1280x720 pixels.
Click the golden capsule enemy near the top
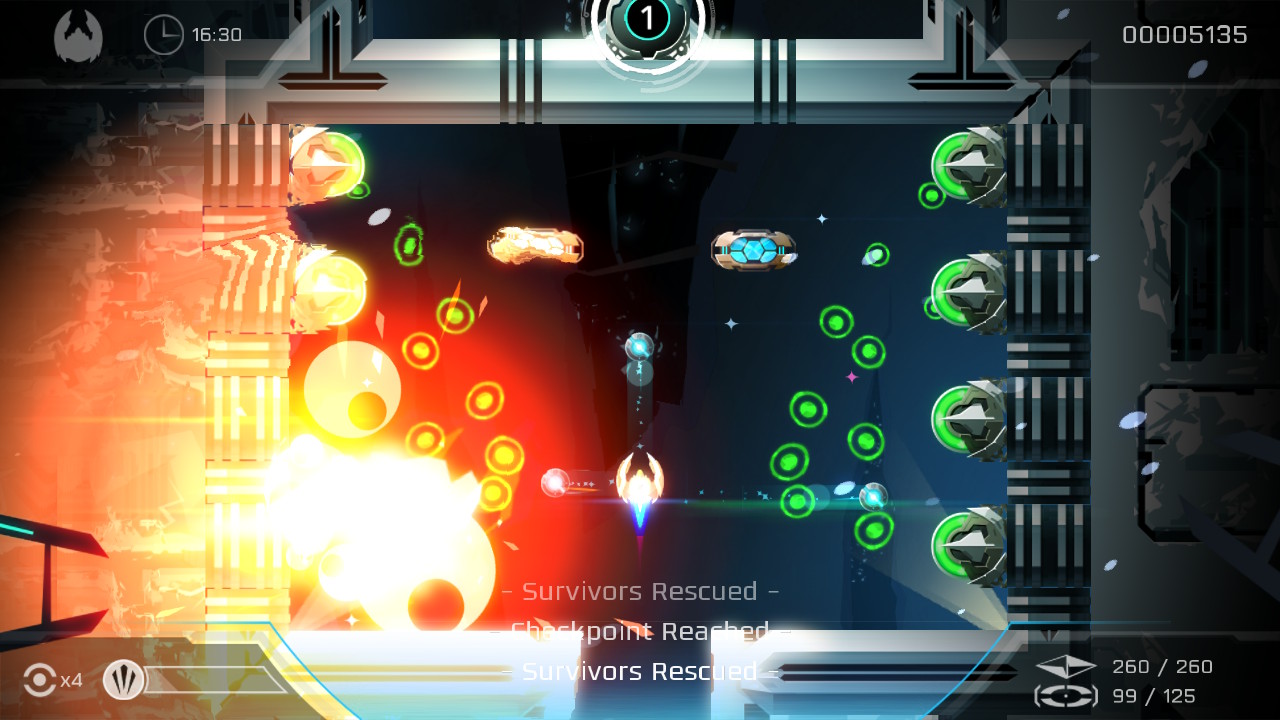[x=533, y=245]
